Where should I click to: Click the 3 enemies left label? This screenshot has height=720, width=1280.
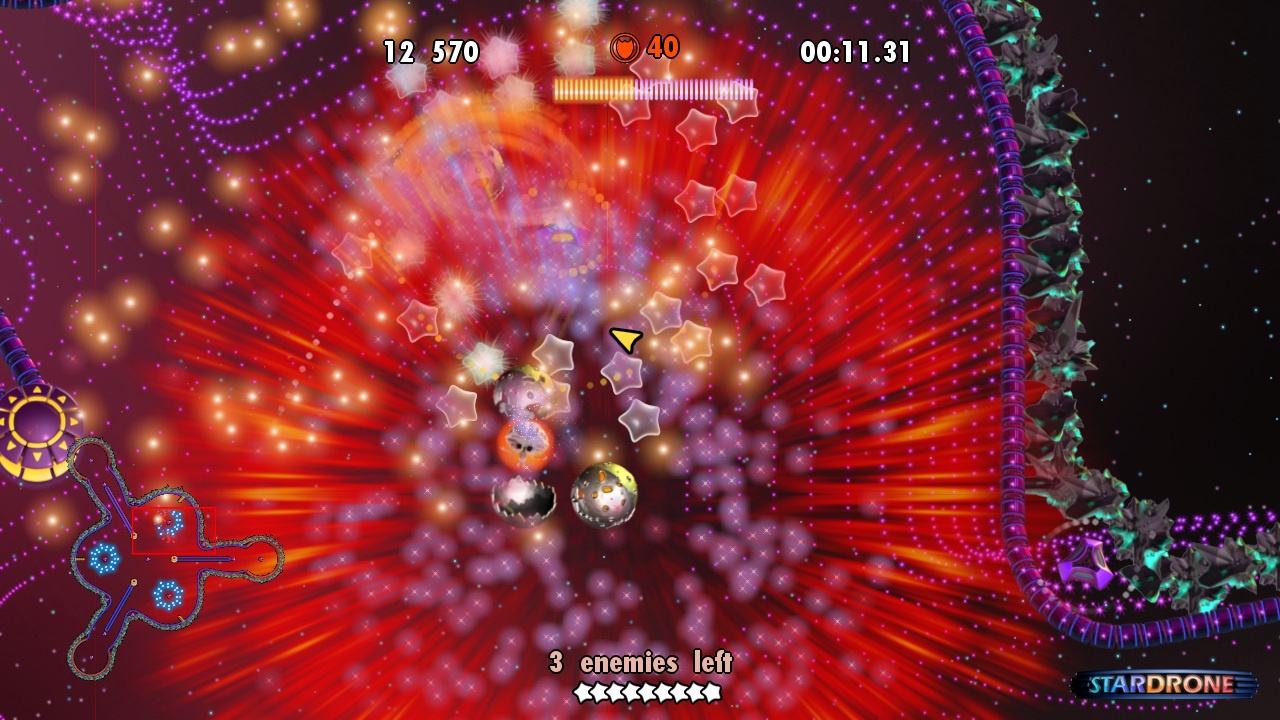coord(640,661)
